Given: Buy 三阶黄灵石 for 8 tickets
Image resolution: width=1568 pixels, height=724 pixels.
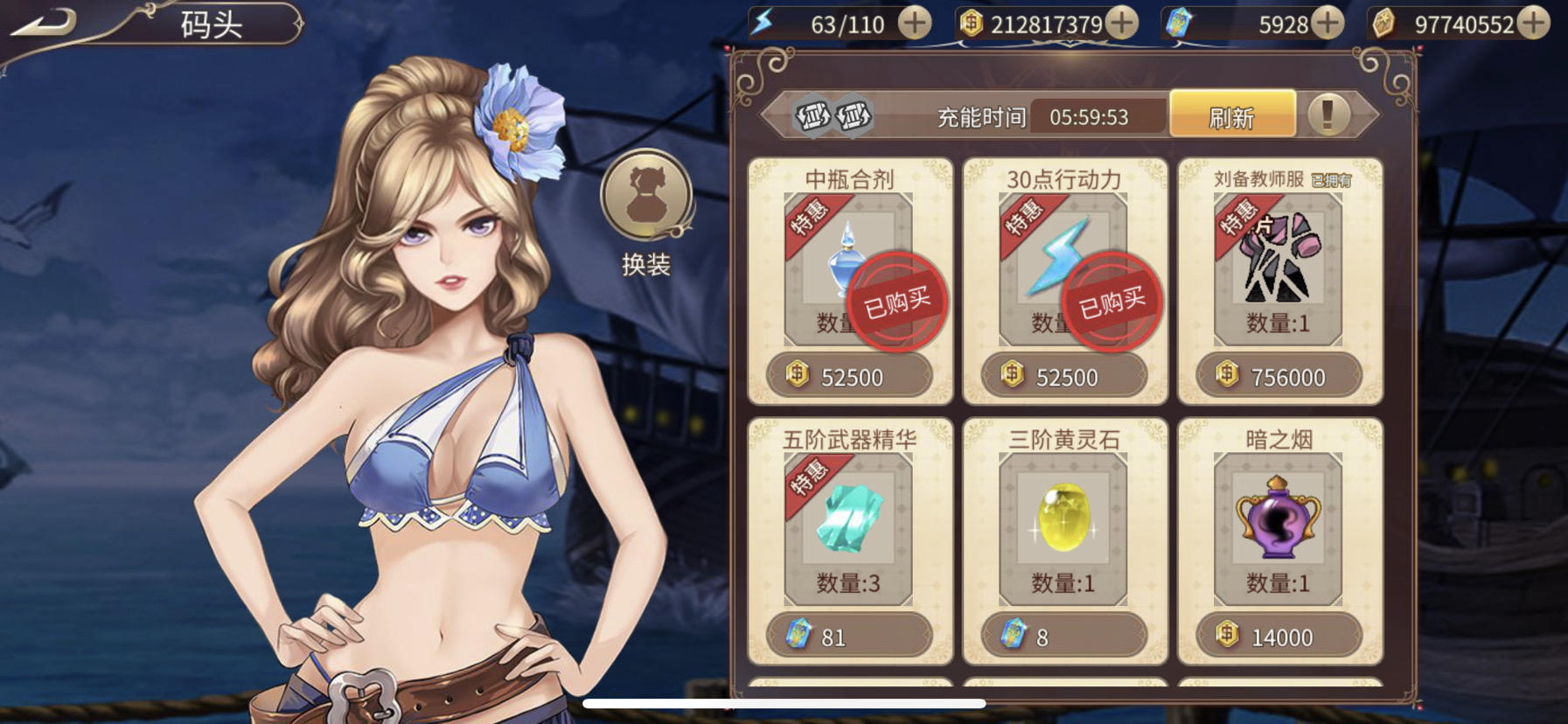Looking at the screenshot, I should point(1063,636).
